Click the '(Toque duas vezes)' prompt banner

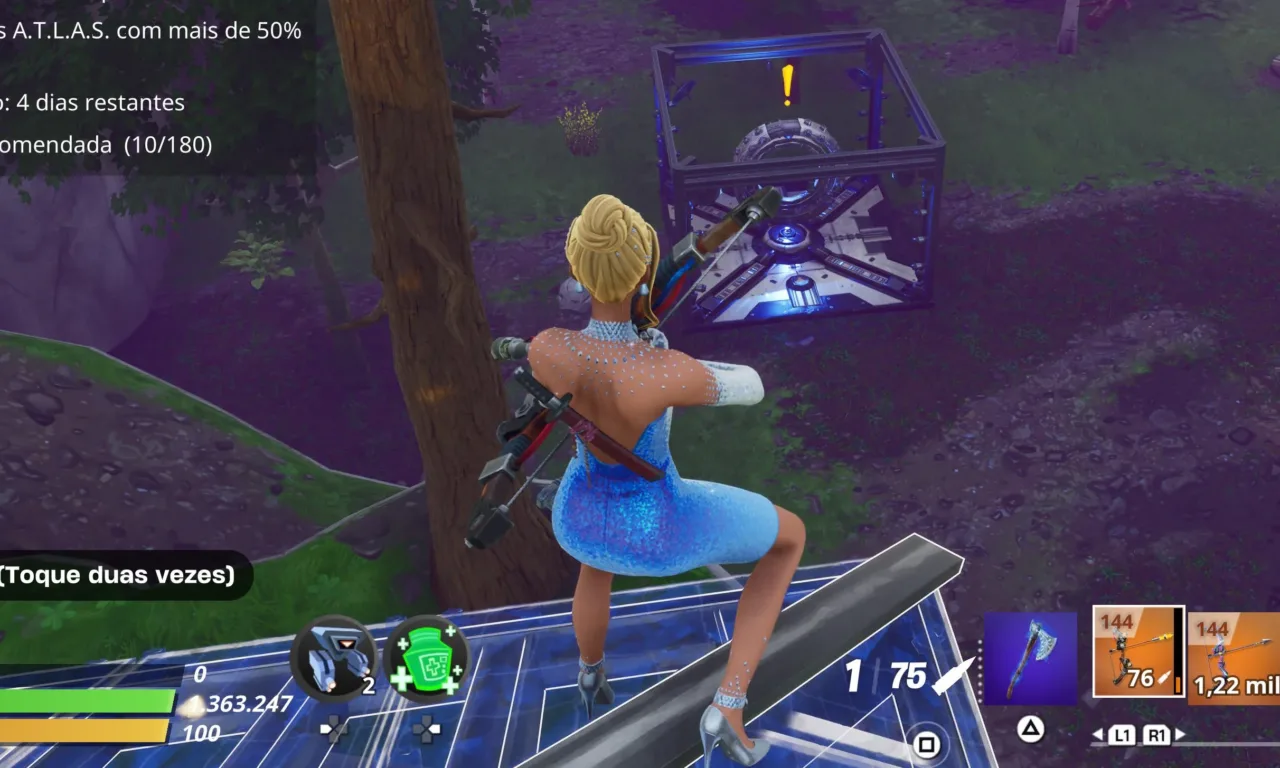[115, 575]
